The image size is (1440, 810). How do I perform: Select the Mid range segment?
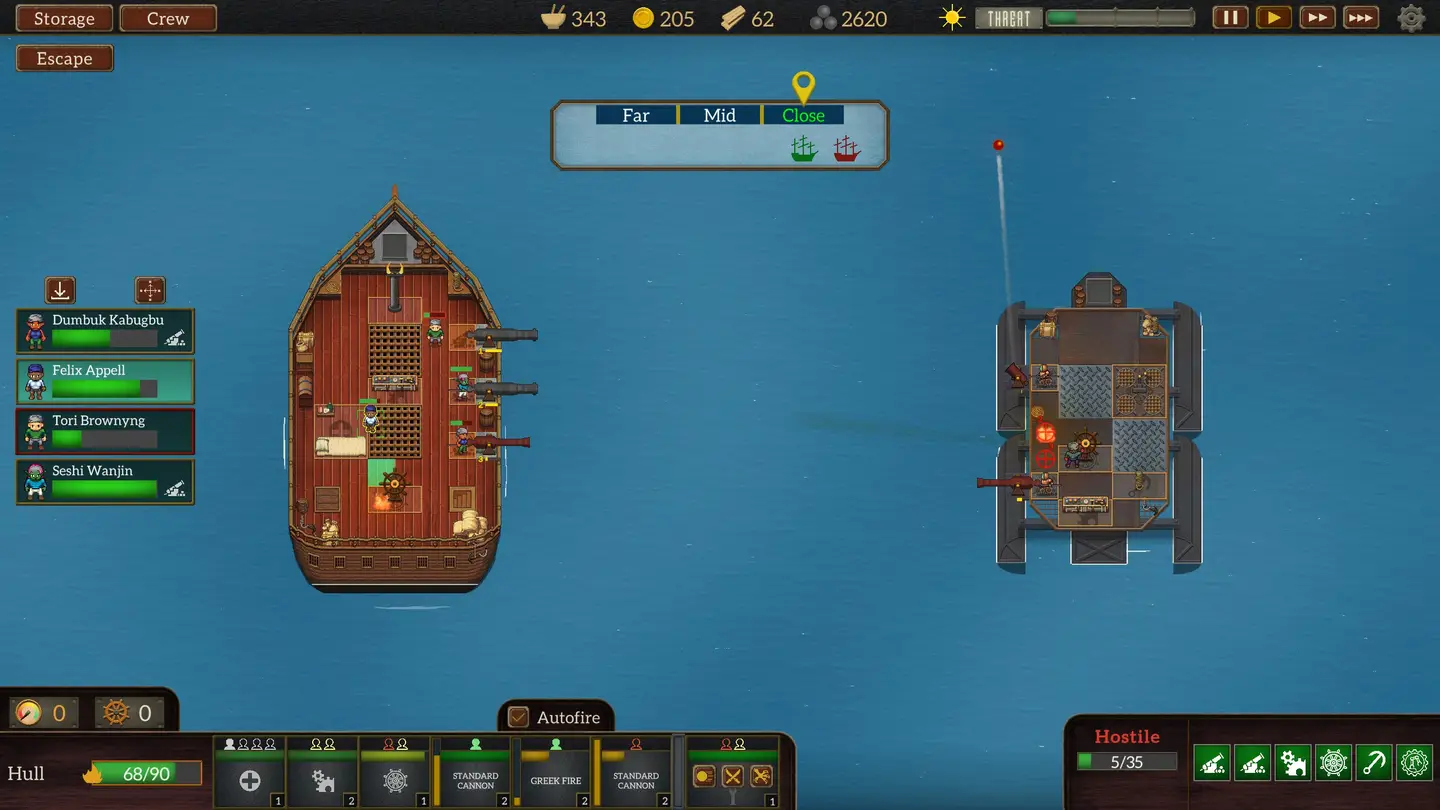point(719,115)
